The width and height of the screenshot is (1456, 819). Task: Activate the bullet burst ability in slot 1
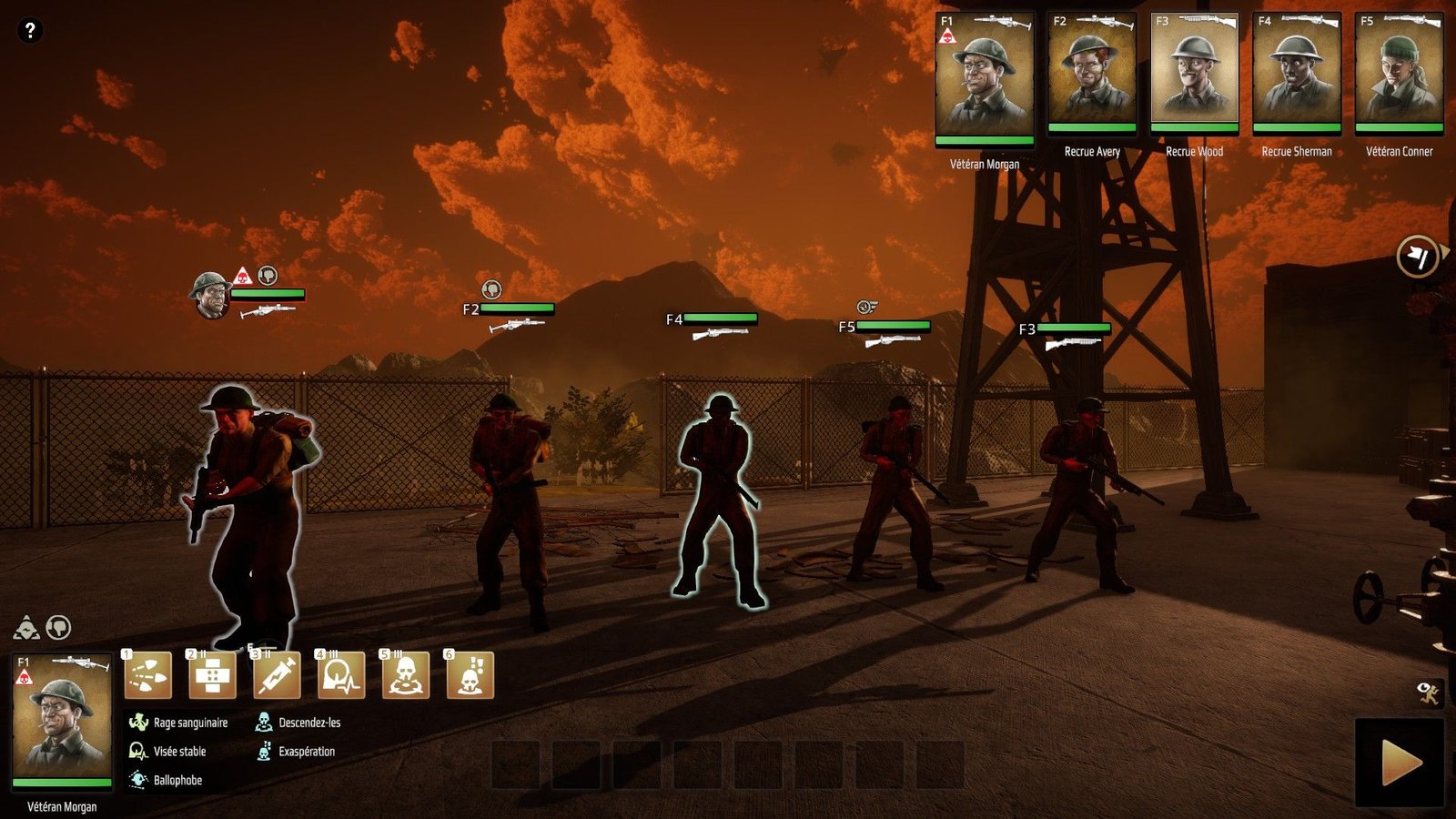pos(148,675)
